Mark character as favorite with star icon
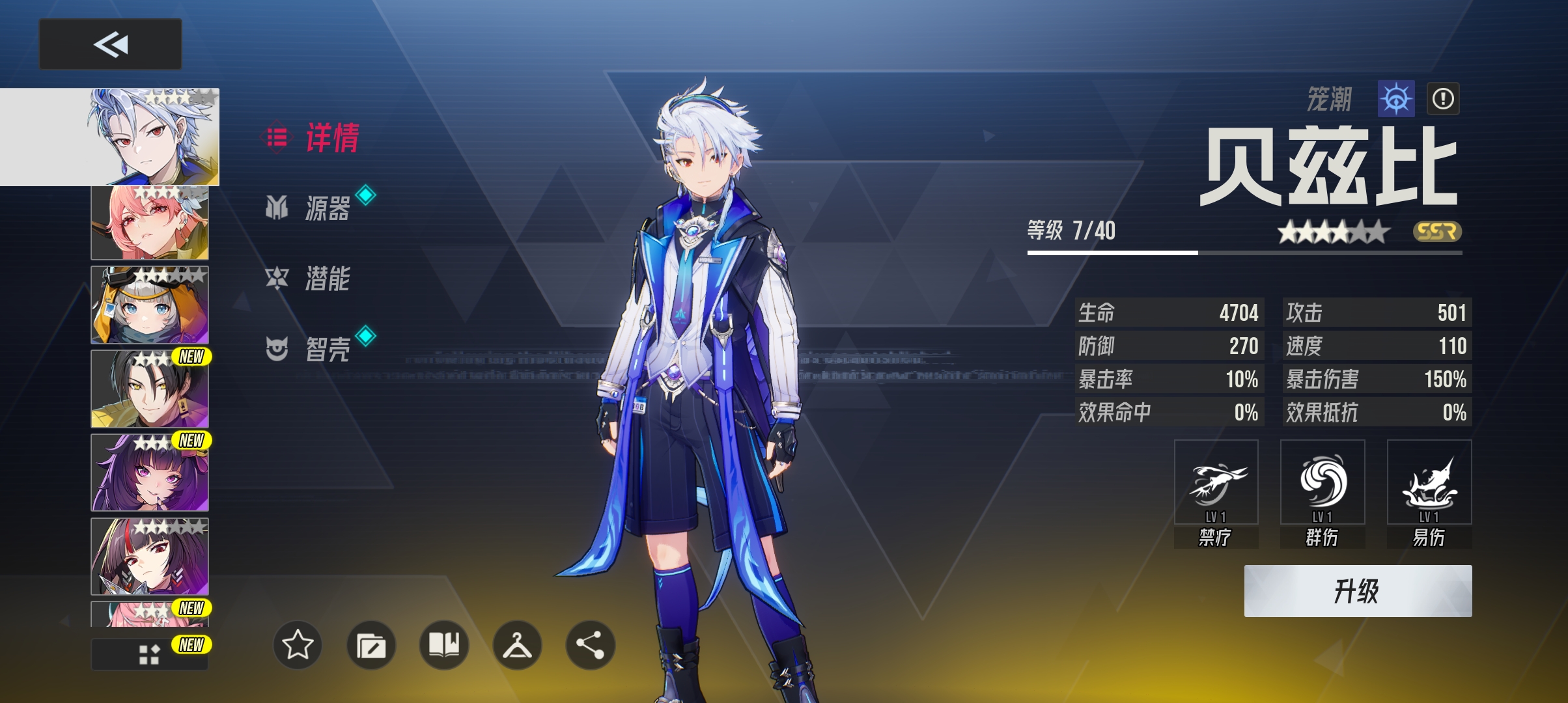Screen dimensions: 1568x703 coord(298,645)
